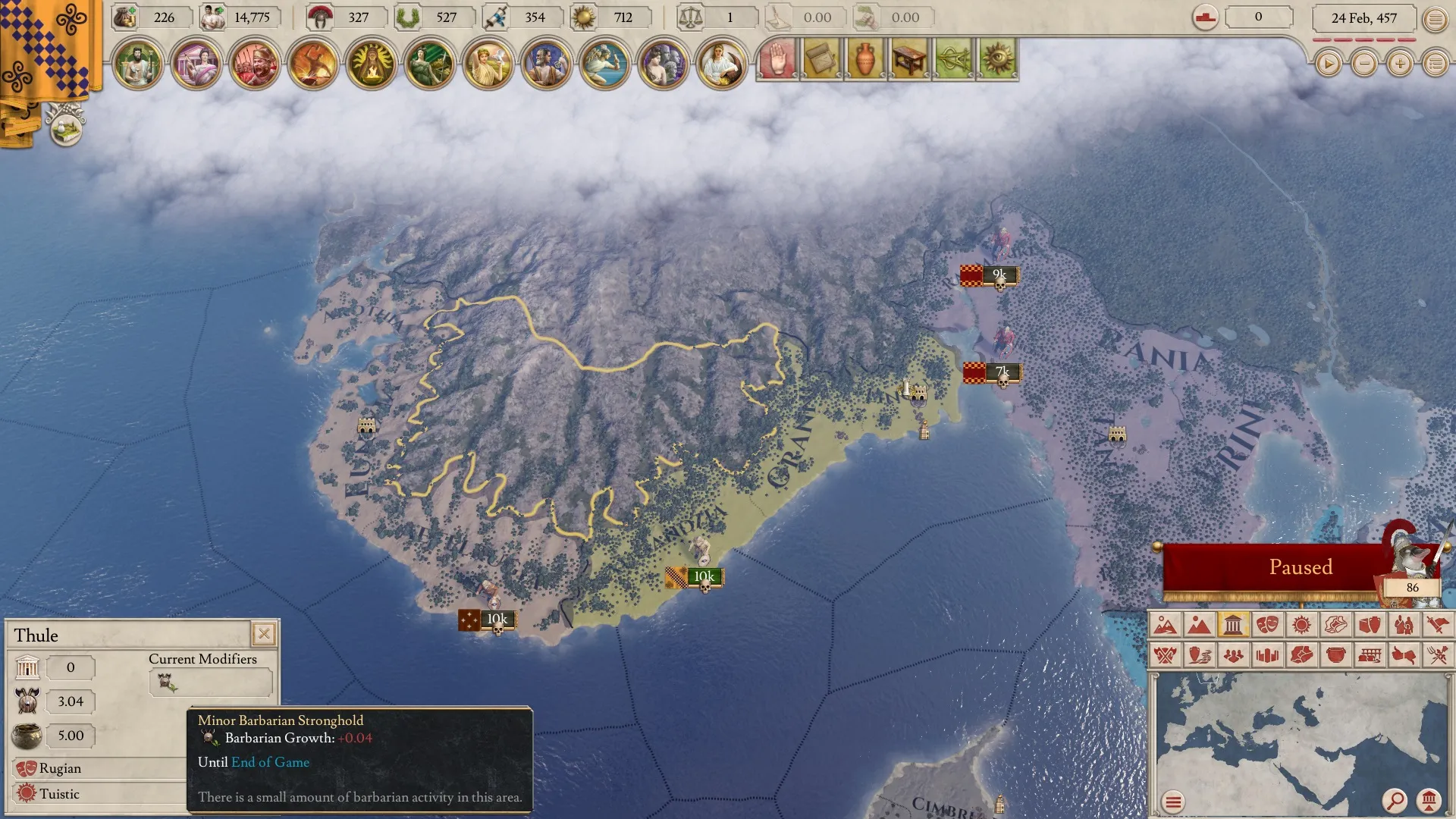This screenshot has height=819, width=1456.
Task: Switch to the political temple map mode
Action: [x=1233, y=625]
